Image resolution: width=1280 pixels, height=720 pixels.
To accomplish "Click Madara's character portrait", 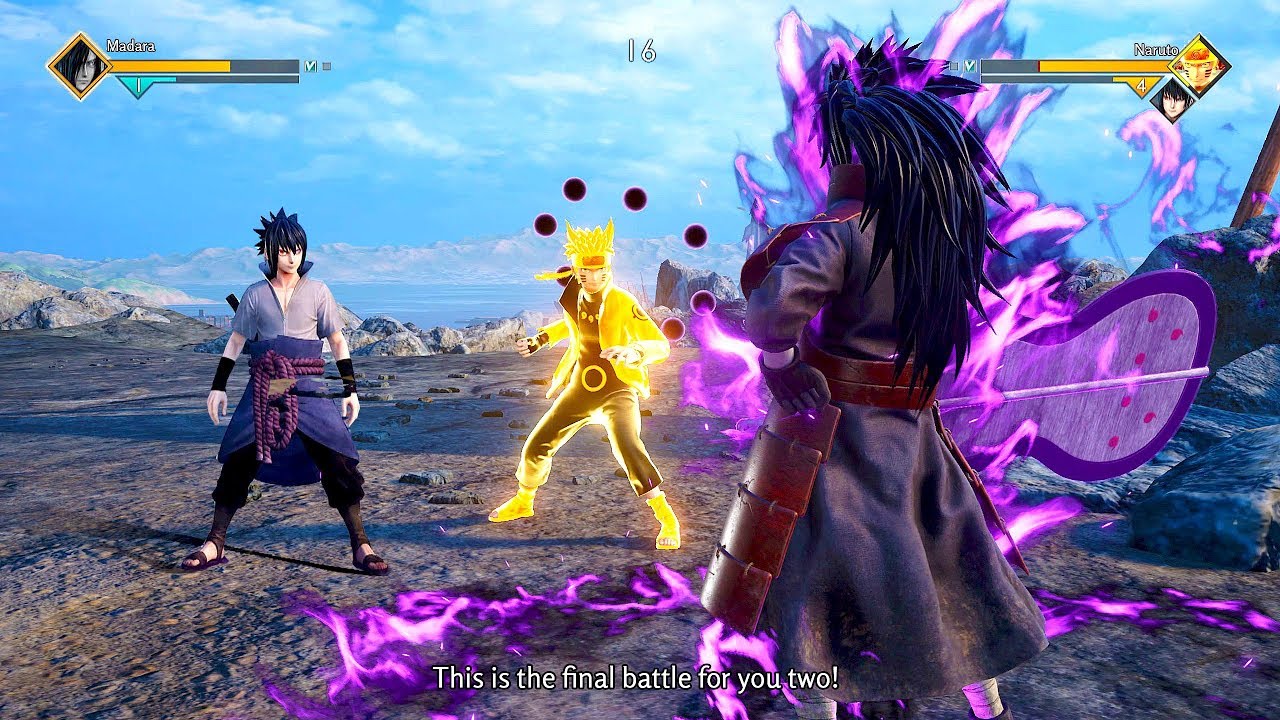I will click(x=79, y=66).
